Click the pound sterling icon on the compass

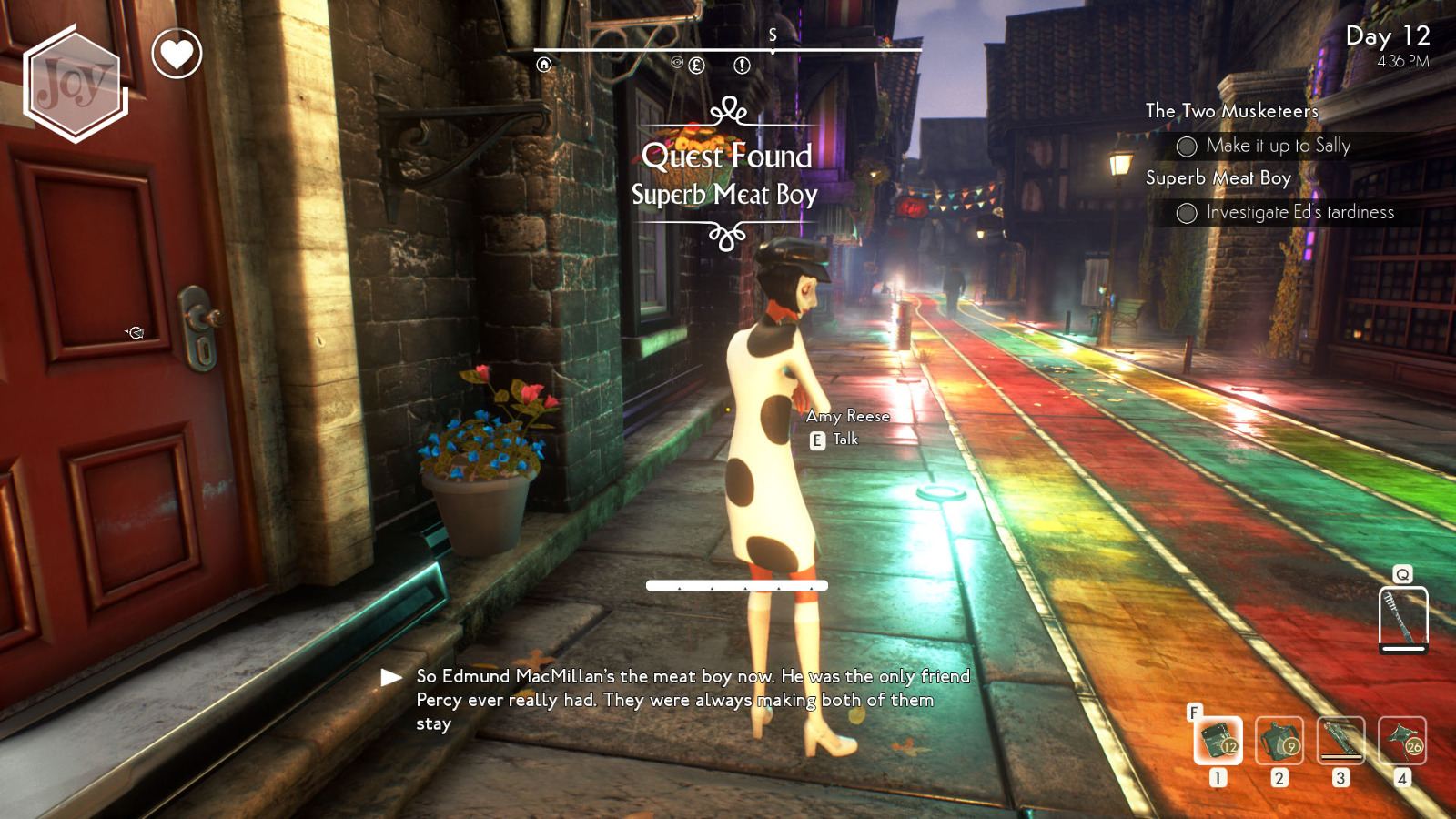pos(696,66)
